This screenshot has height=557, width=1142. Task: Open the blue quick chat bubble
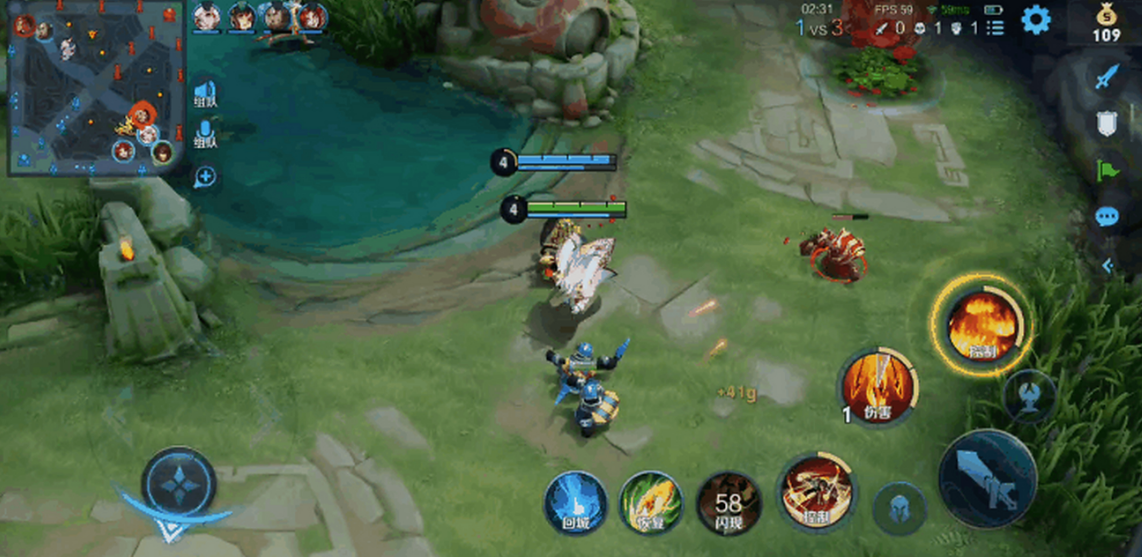click(1106, 216)
